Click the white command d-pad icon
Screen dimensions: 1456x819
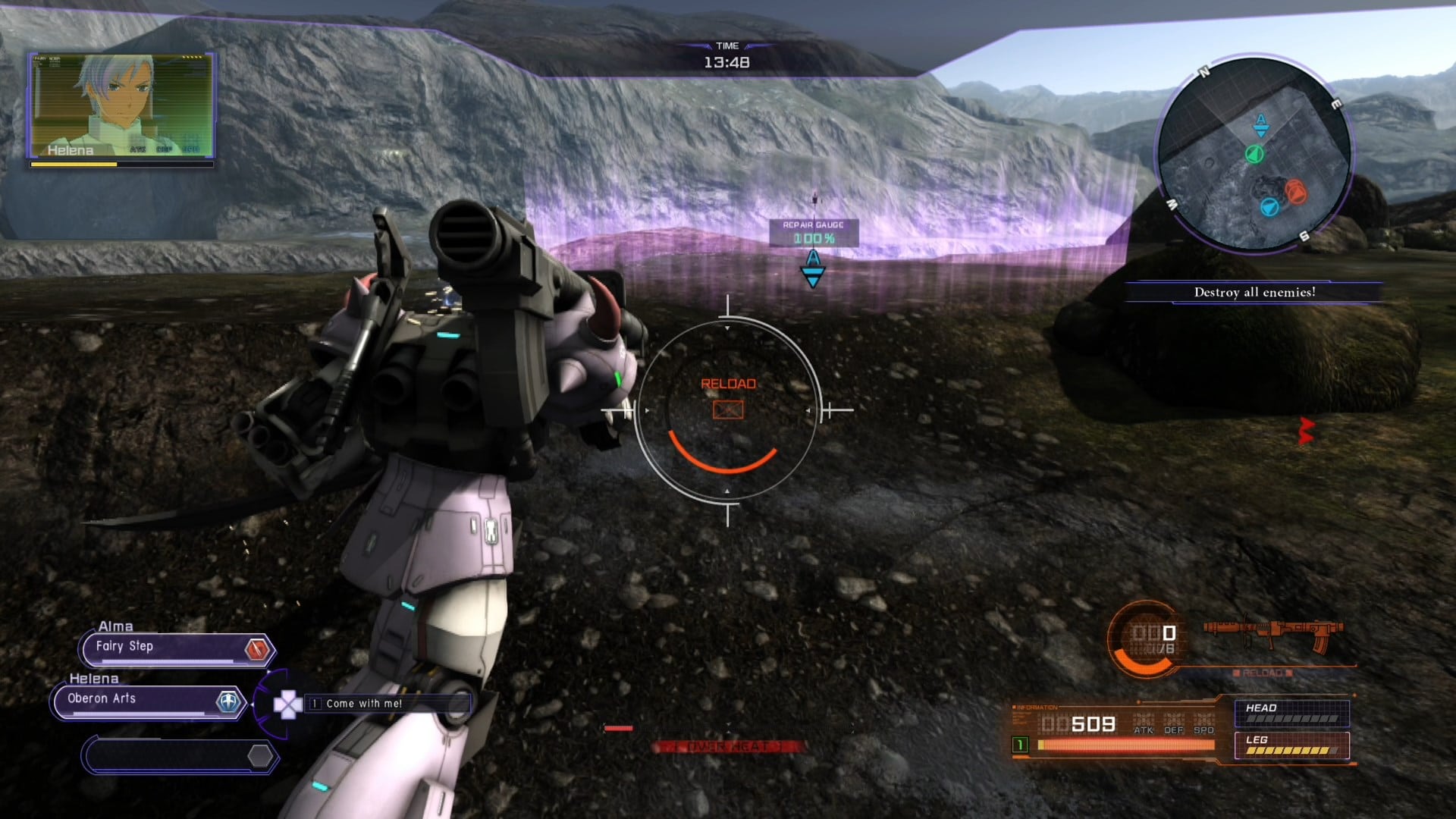tap(287, 705)
